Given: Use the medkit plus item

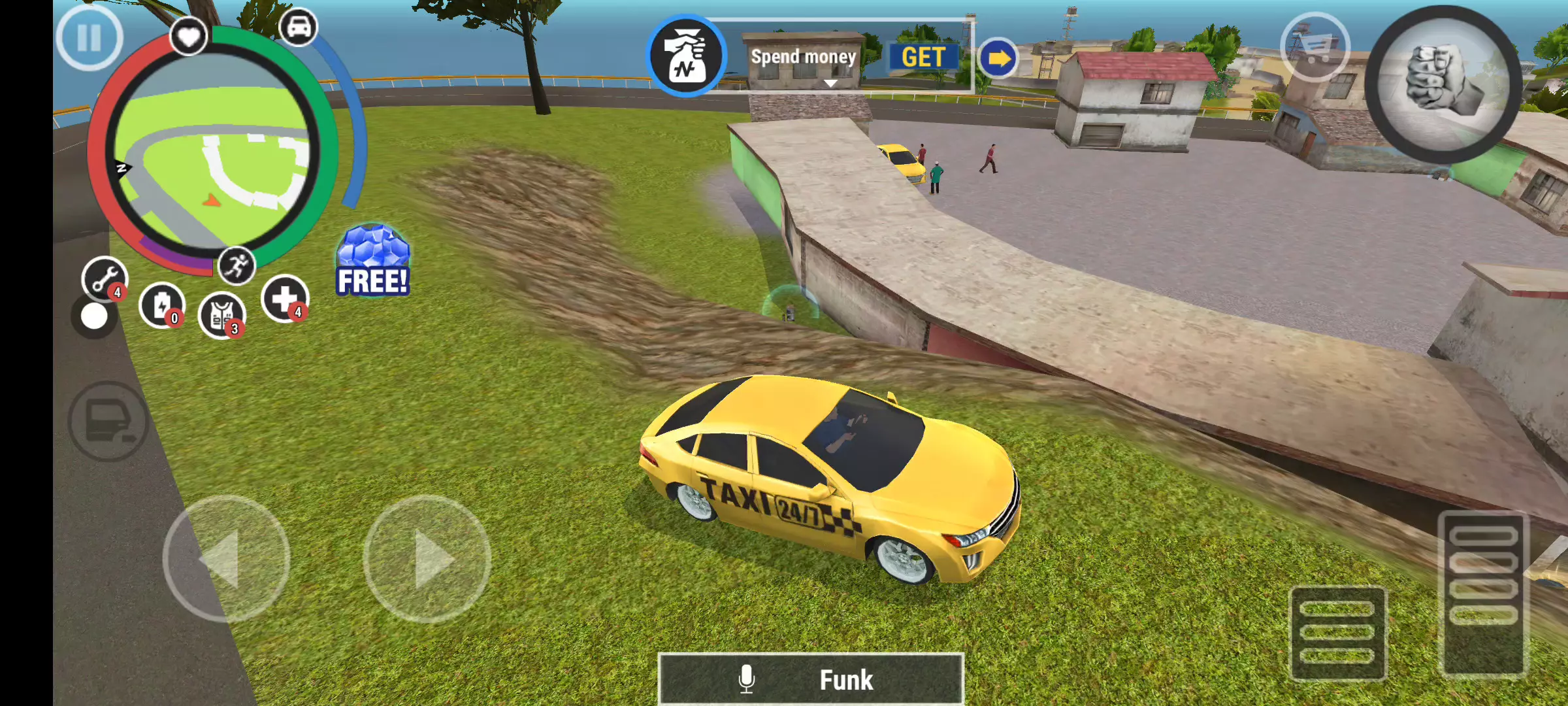Looking at the screenshot, I should coord(285,299).
